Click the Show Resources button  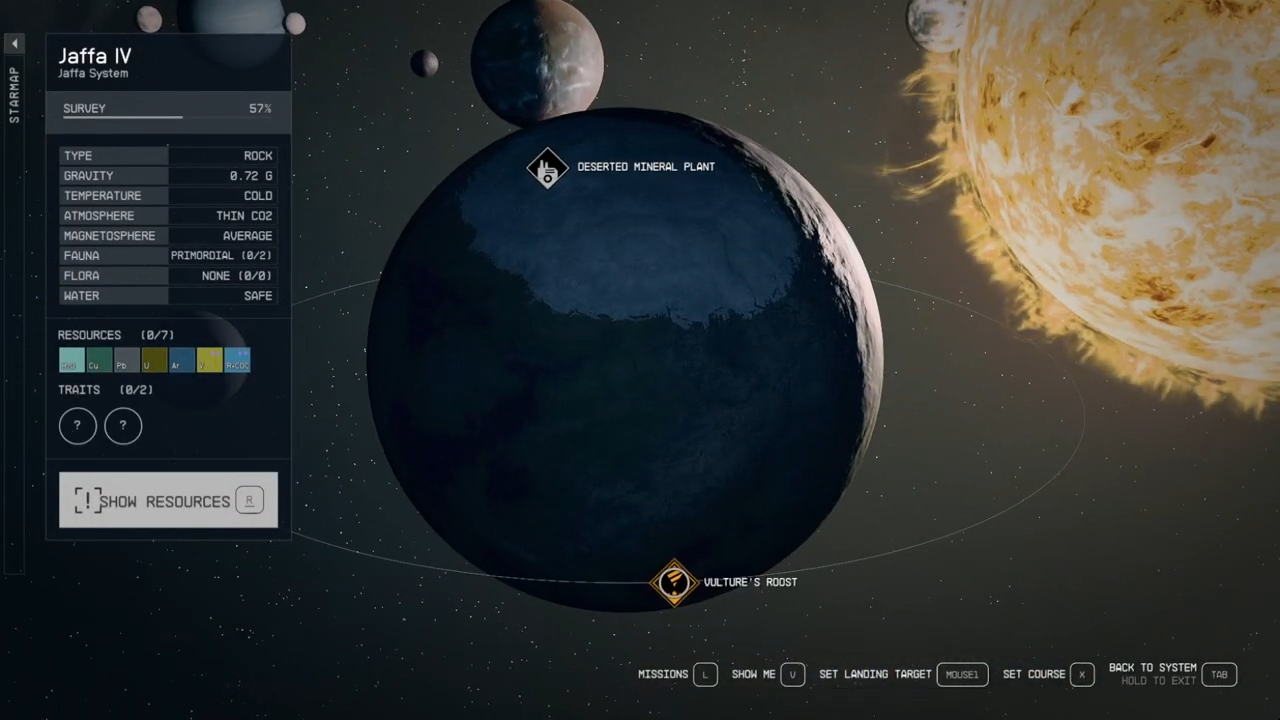coord(168,500)
